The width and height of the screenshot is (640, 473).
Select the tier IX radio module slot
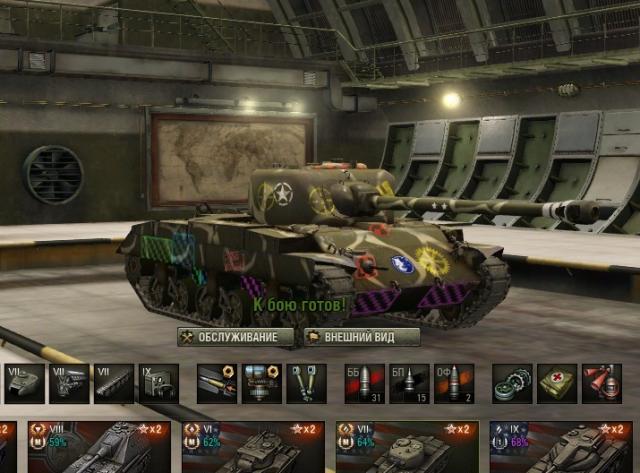[x=157, y=382]
